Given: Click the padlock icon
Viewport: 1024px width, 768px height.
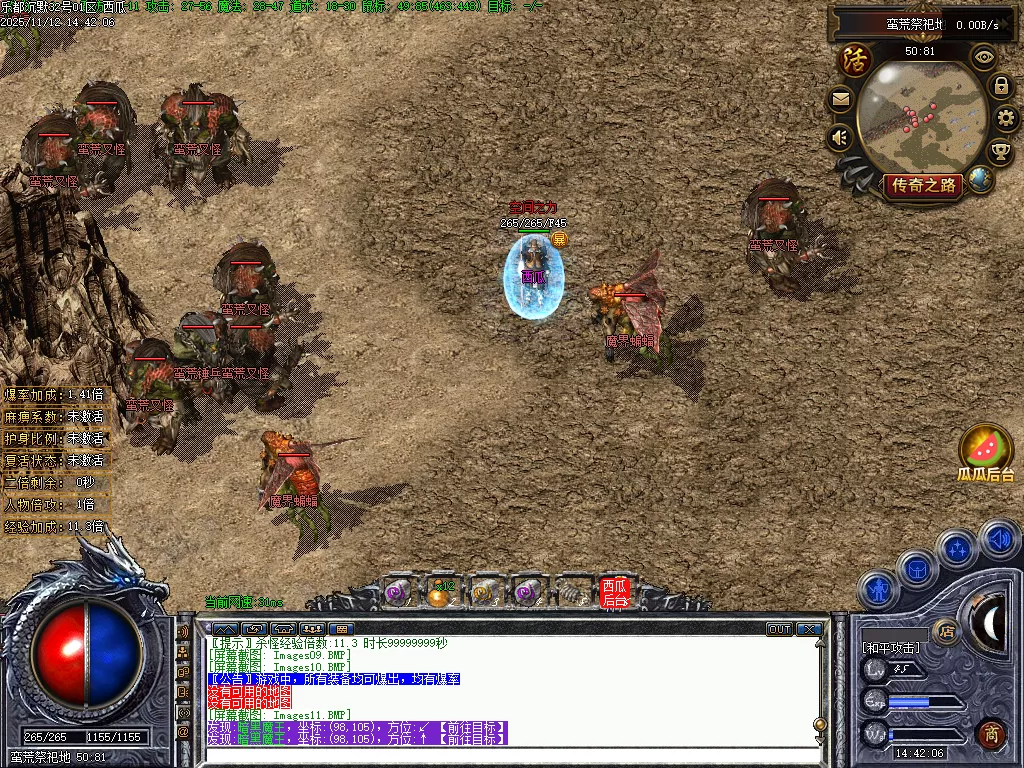Looking at the screenshot, I should tap(1000, 86).
